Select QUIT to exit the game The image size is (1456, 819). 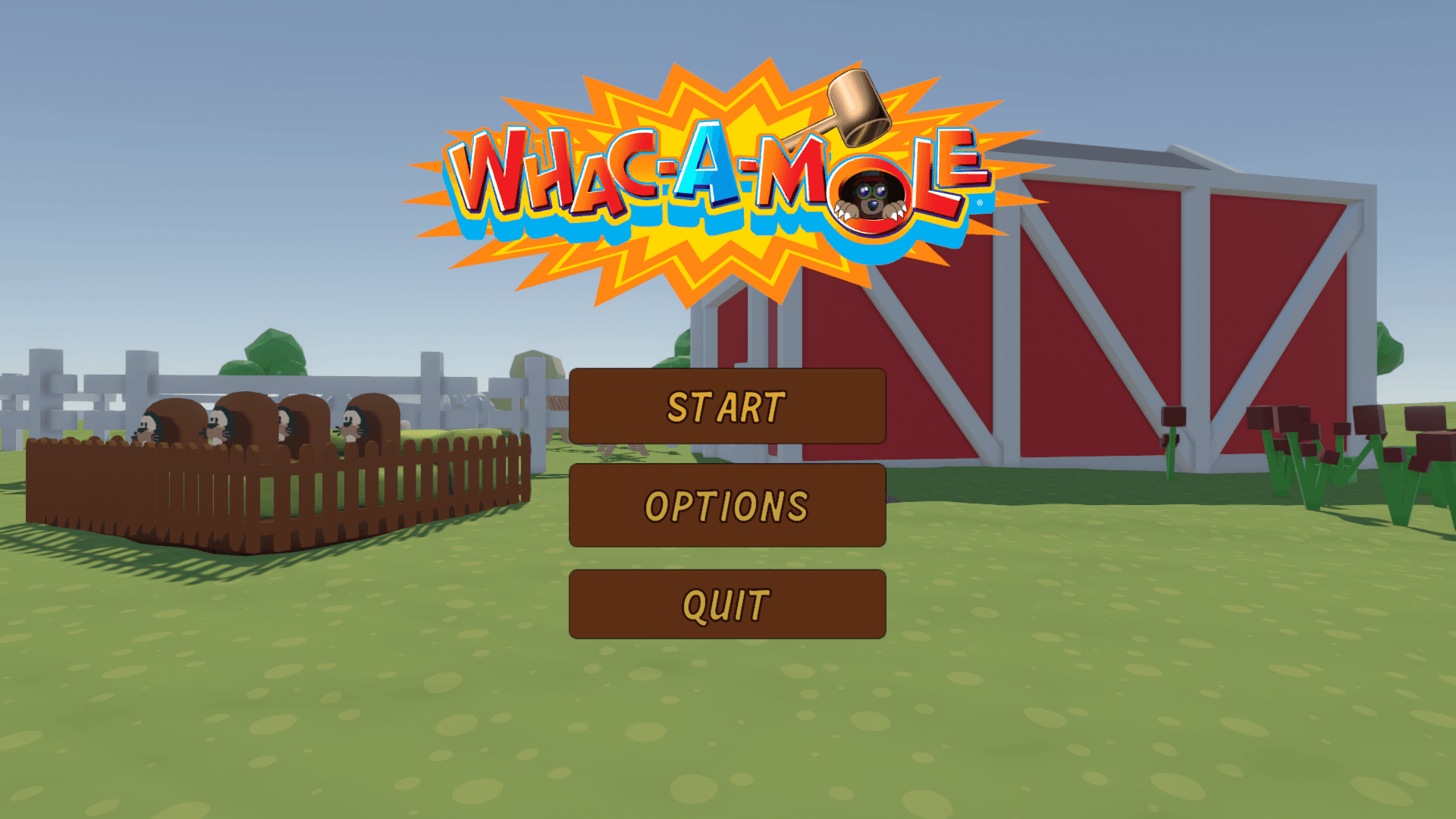[x=726, y=603]
